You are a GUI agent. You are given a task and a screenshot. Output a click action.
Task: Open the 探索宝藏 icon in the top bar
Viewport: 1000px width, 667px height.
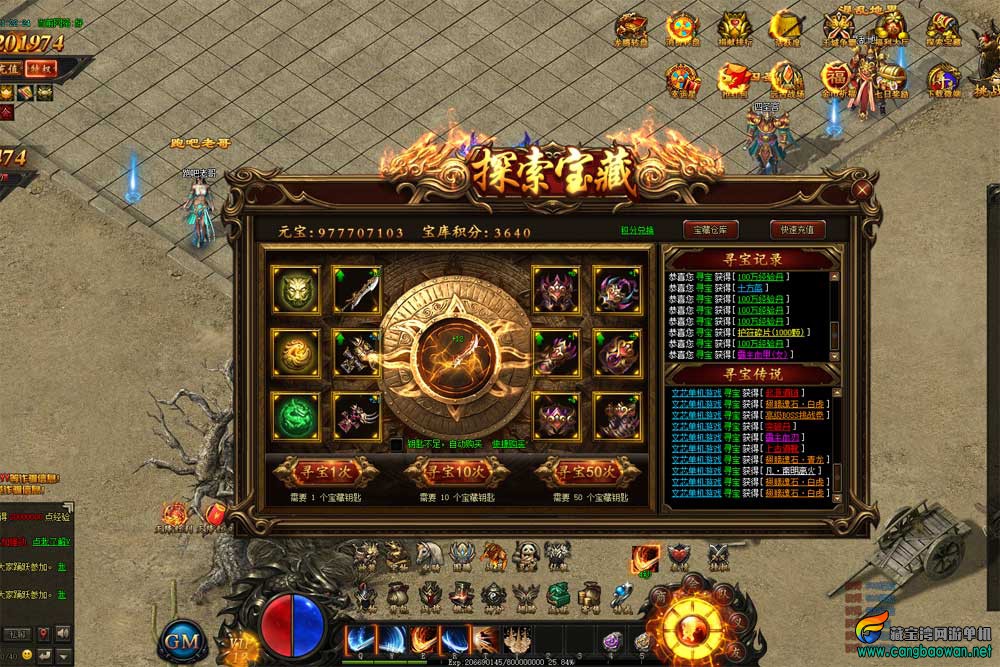(x=942, y=28)
